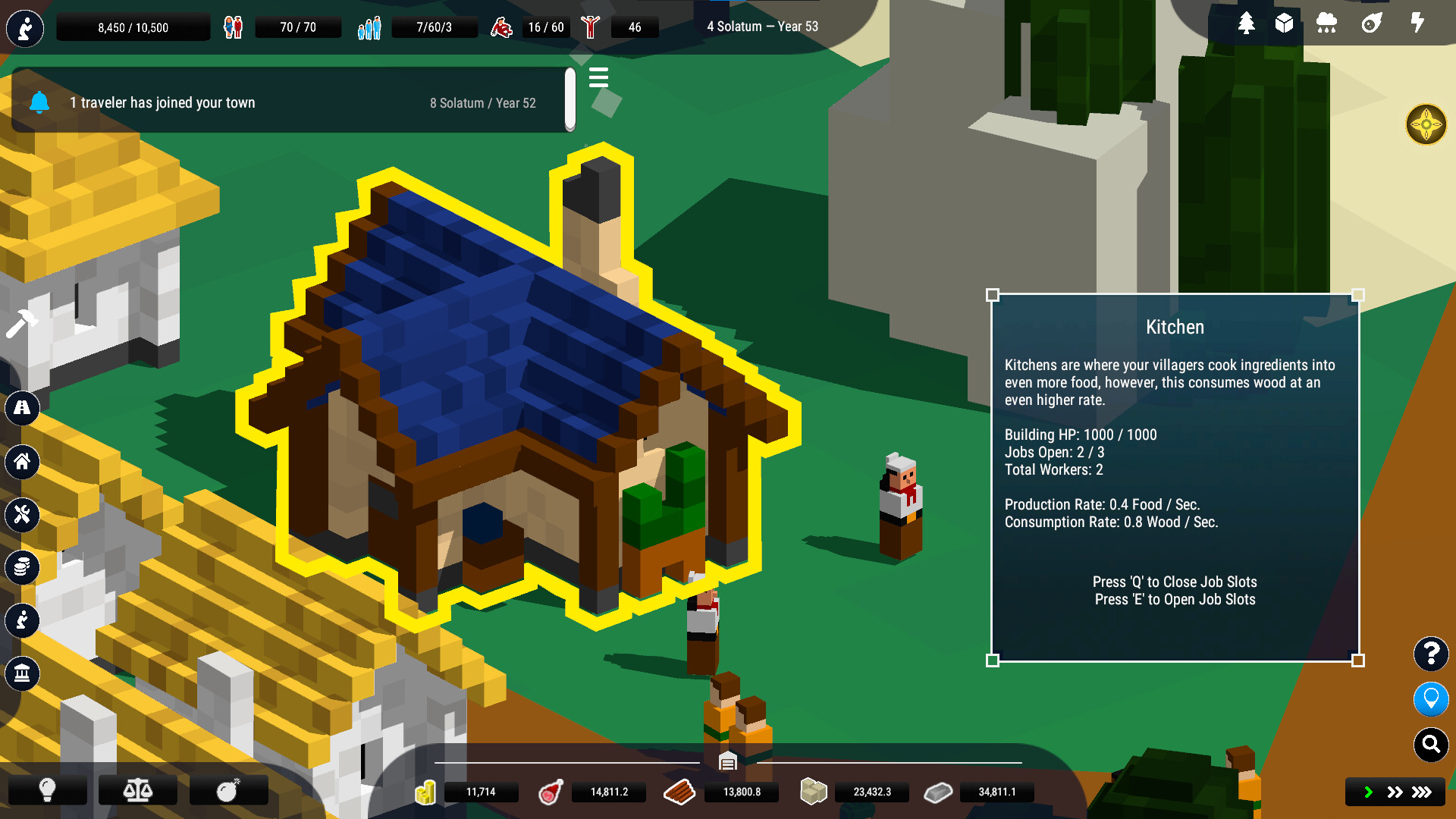
Task: Select the crafting tools category
Action: coord(23,515)
